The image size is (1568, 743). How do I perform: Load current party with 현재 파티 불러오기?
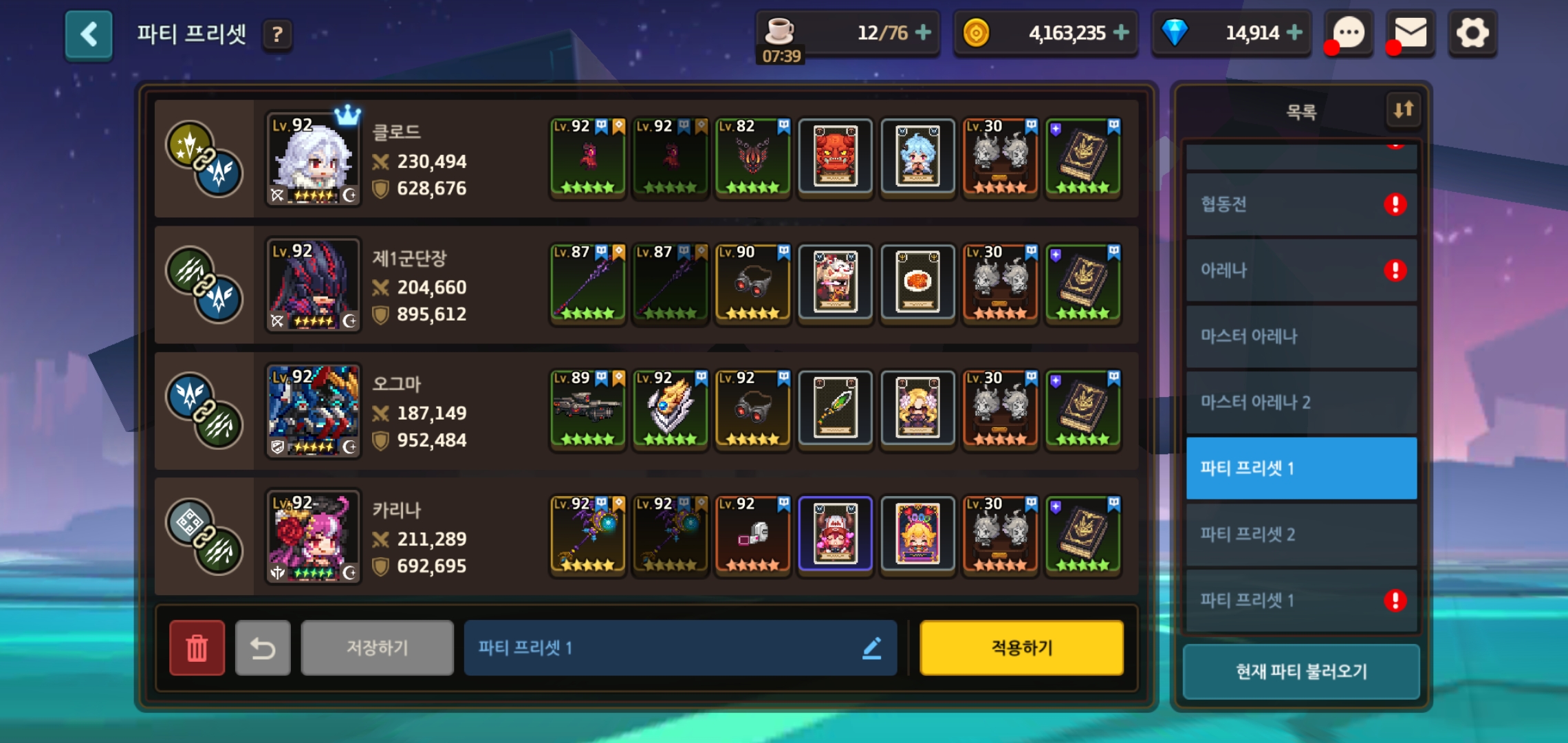coord(1300,671)
